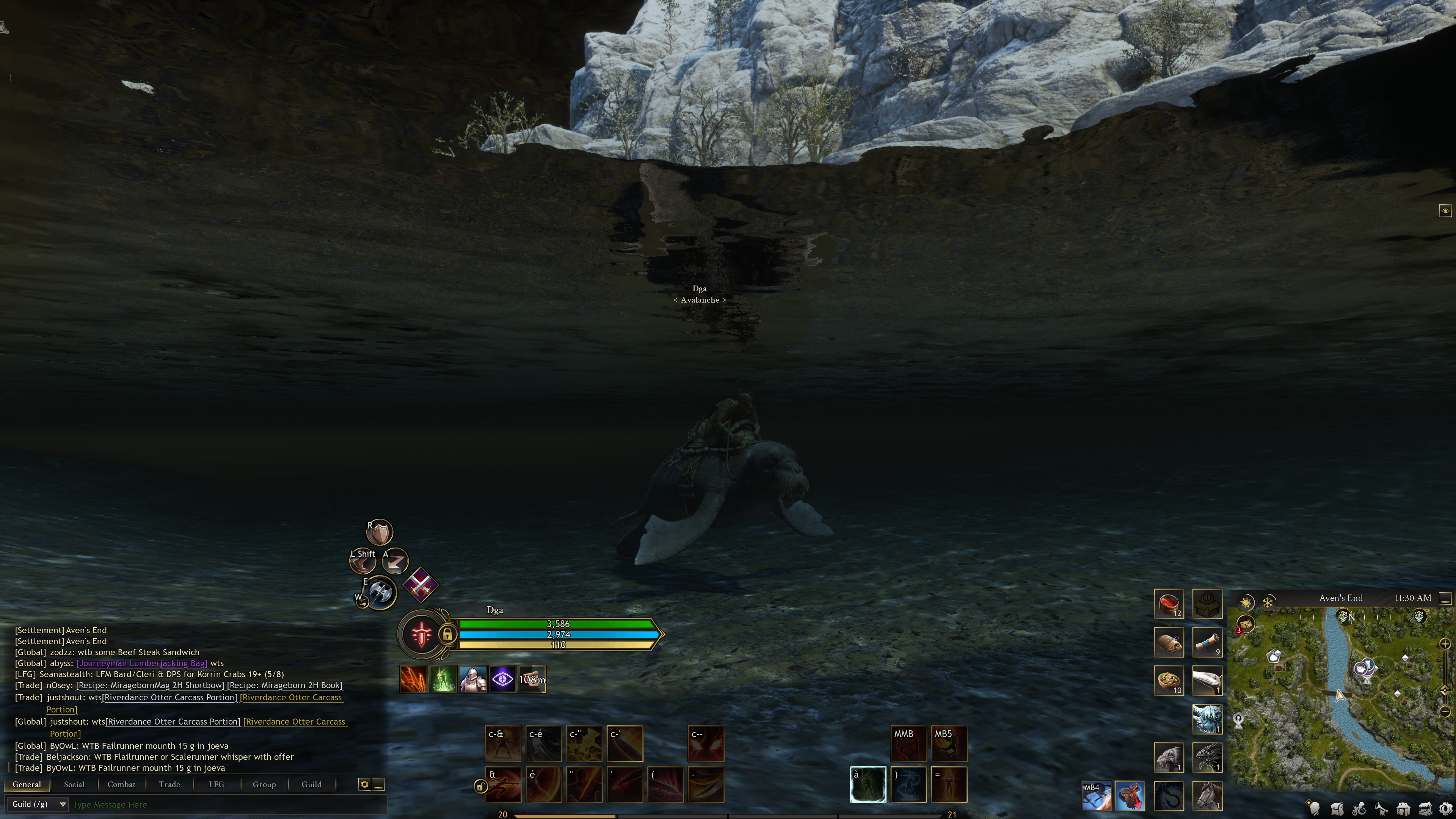Select the grey horse mount slot
Viewport: 1456px width, 819px height.
[1207, 795]
